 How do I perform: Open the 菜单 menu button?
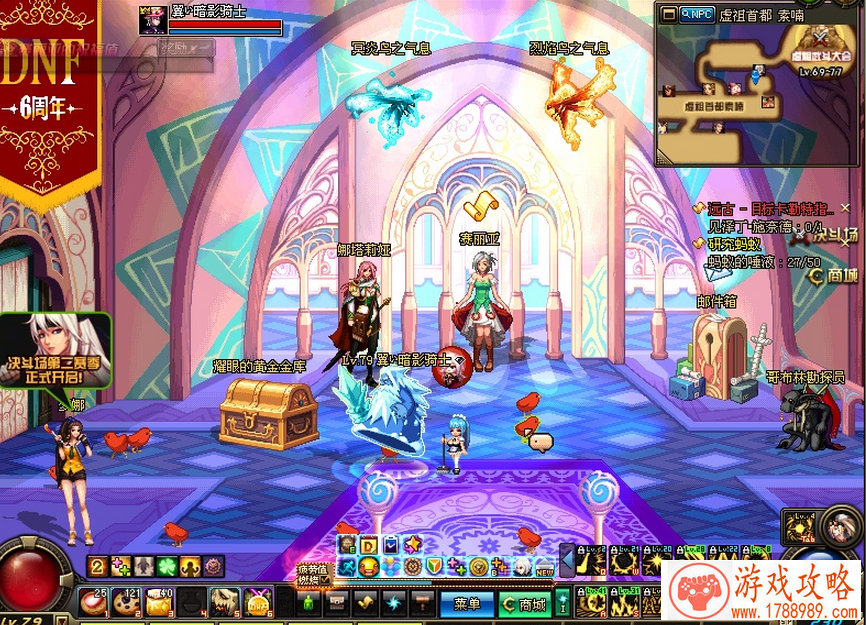[467, 604]
